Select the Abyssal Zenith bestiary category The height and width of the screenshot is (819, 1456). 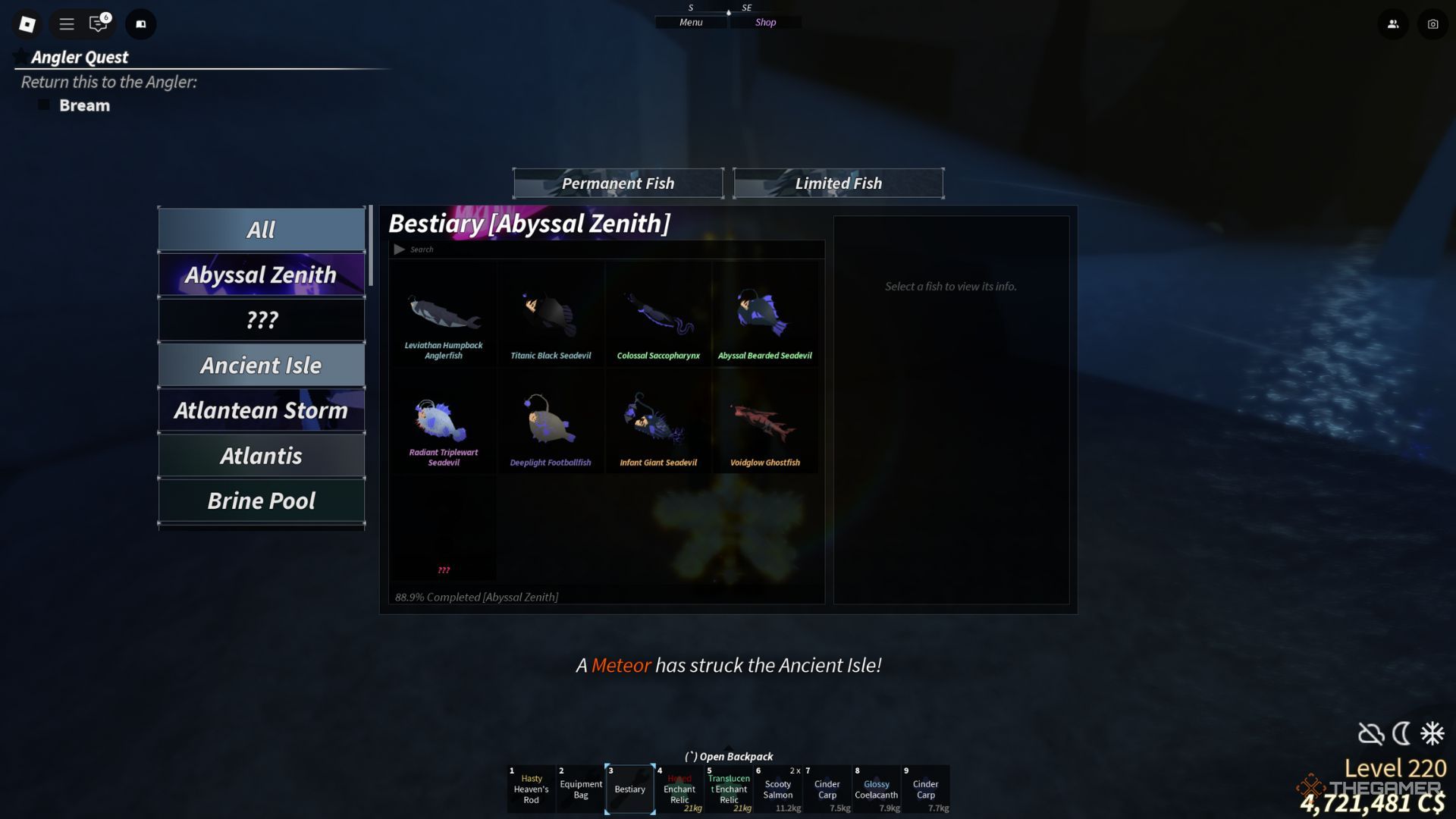point(262,275)
